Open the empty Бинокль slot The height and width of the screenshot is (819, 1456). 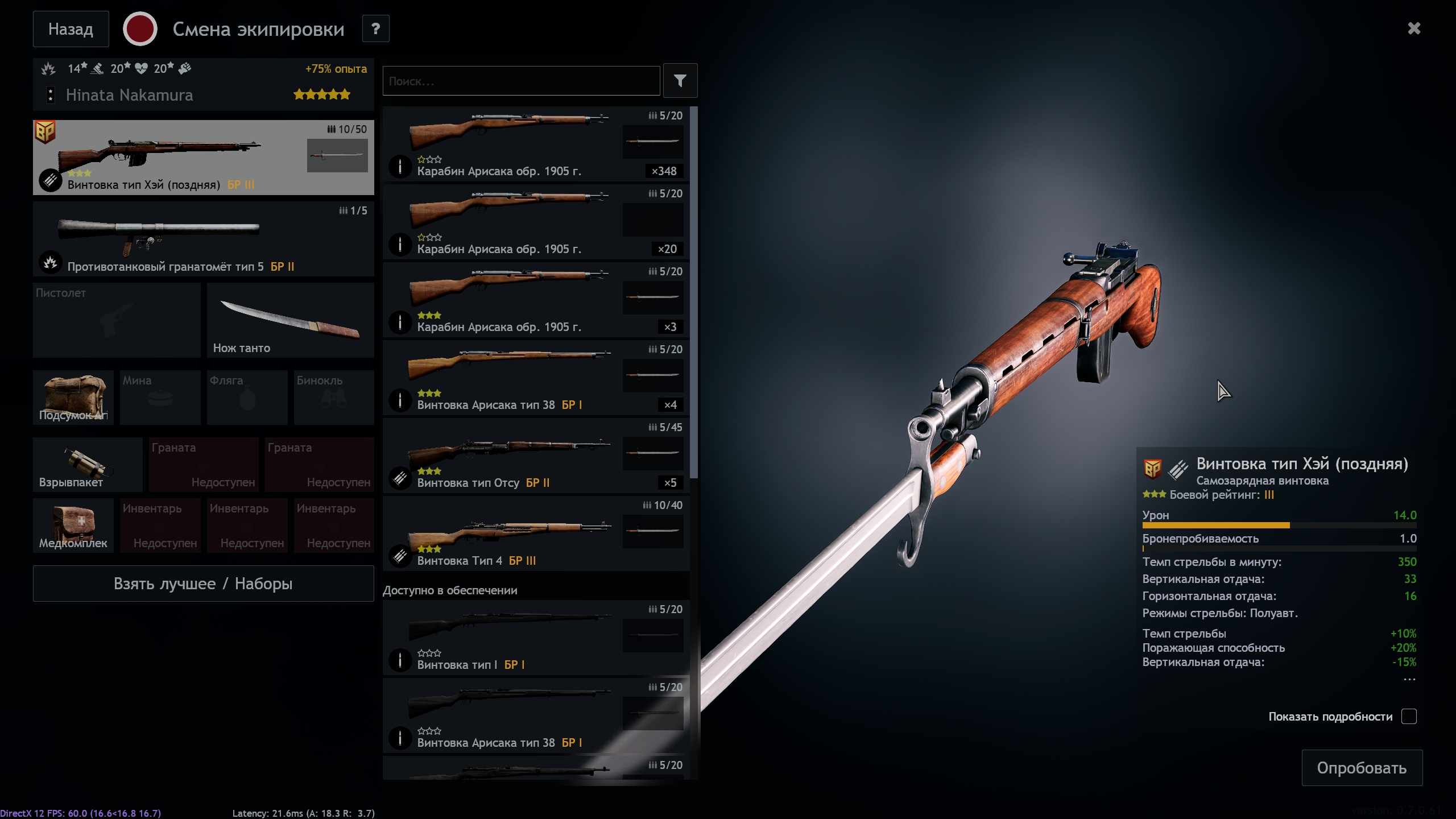(x=334, y=397)
